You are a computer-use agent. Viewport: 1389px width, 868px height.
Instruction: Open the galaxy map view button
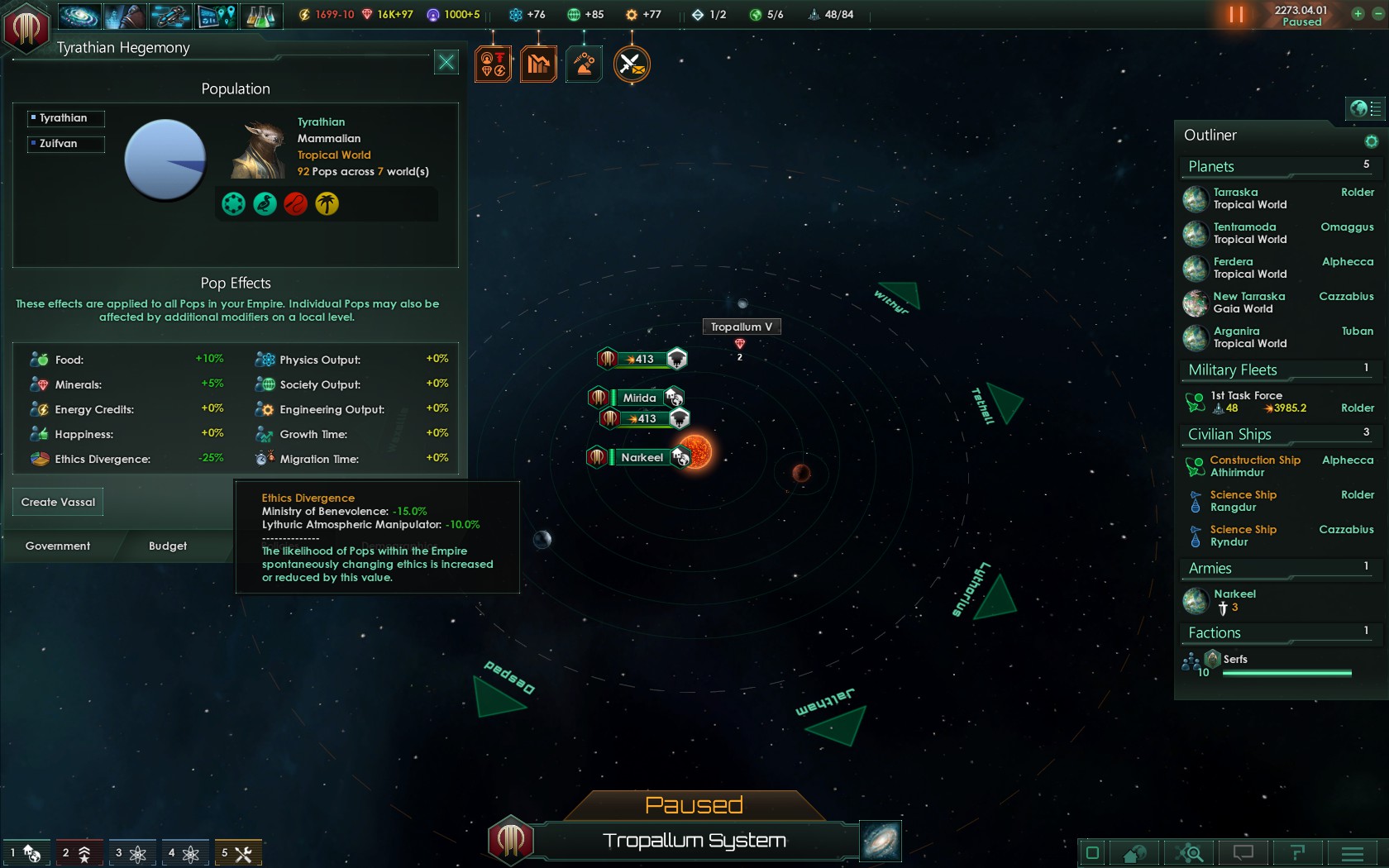[x=880, y=841]
